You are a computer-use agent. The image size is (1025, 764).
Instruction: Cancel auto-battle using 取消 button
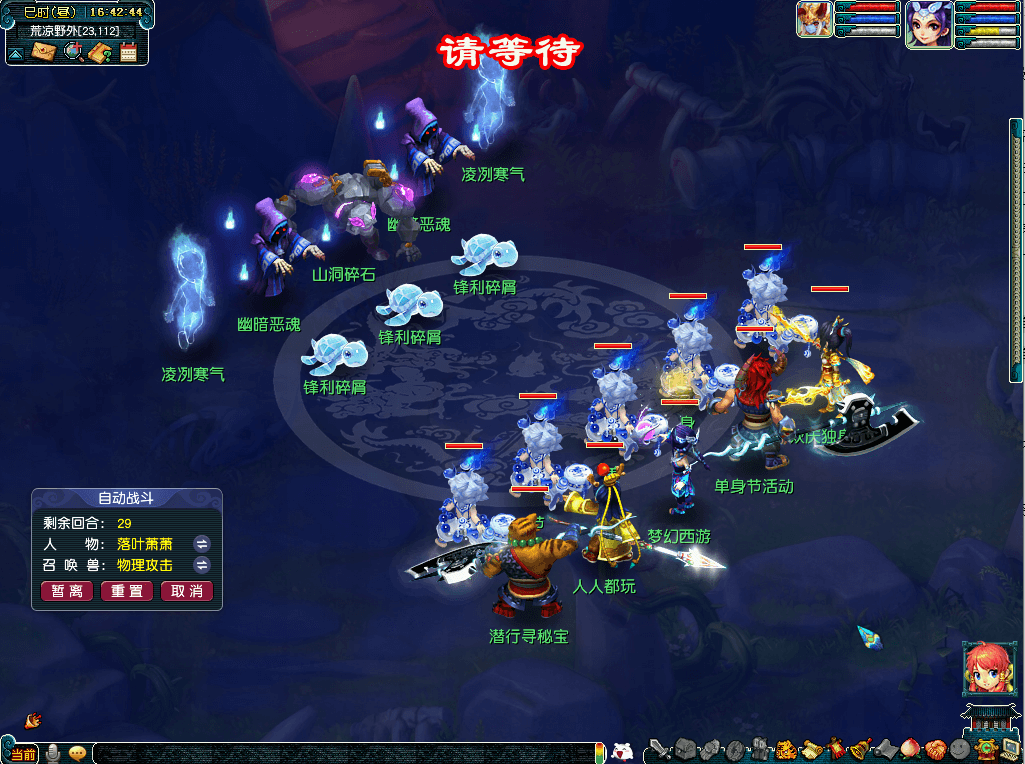187,591
